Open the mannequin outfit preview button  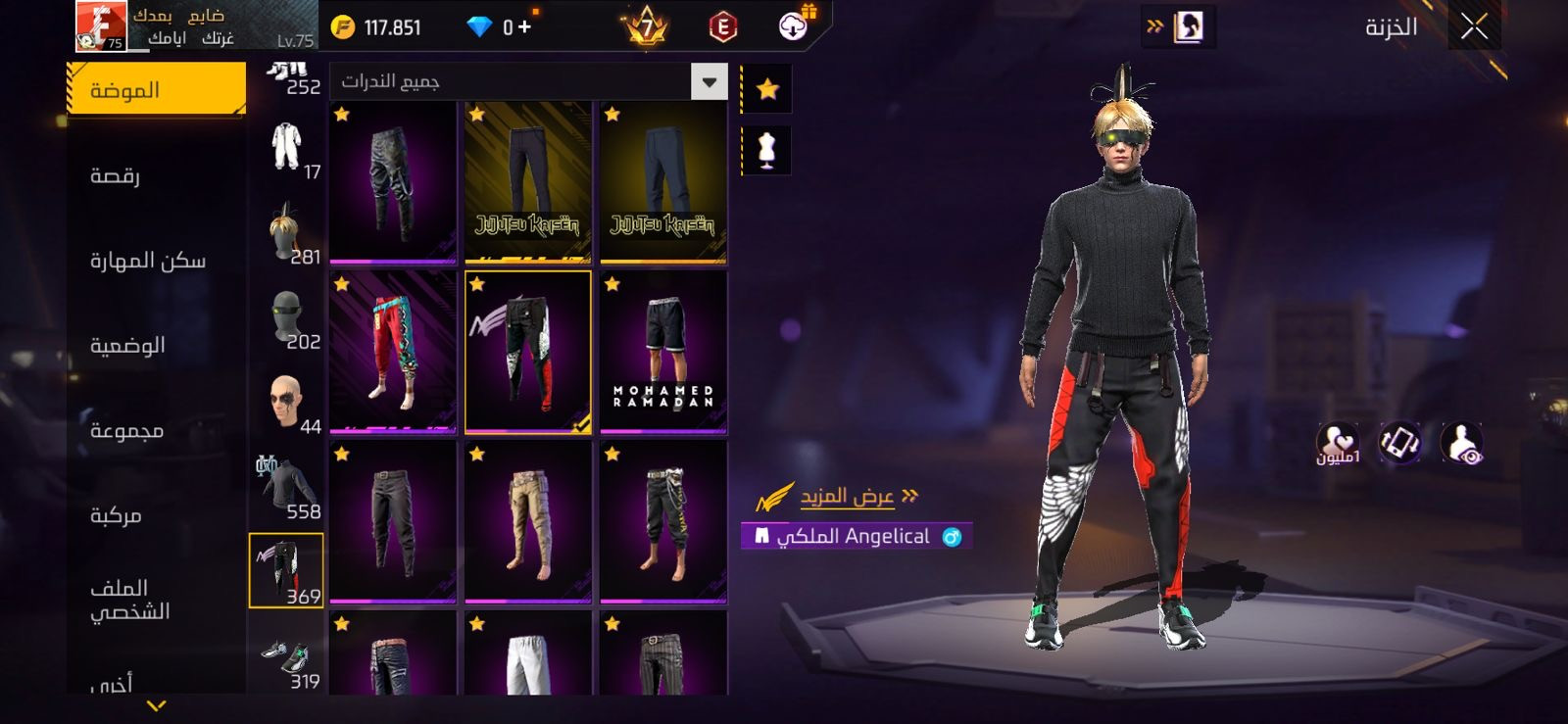pyautogui.click(x=767, y=151)
